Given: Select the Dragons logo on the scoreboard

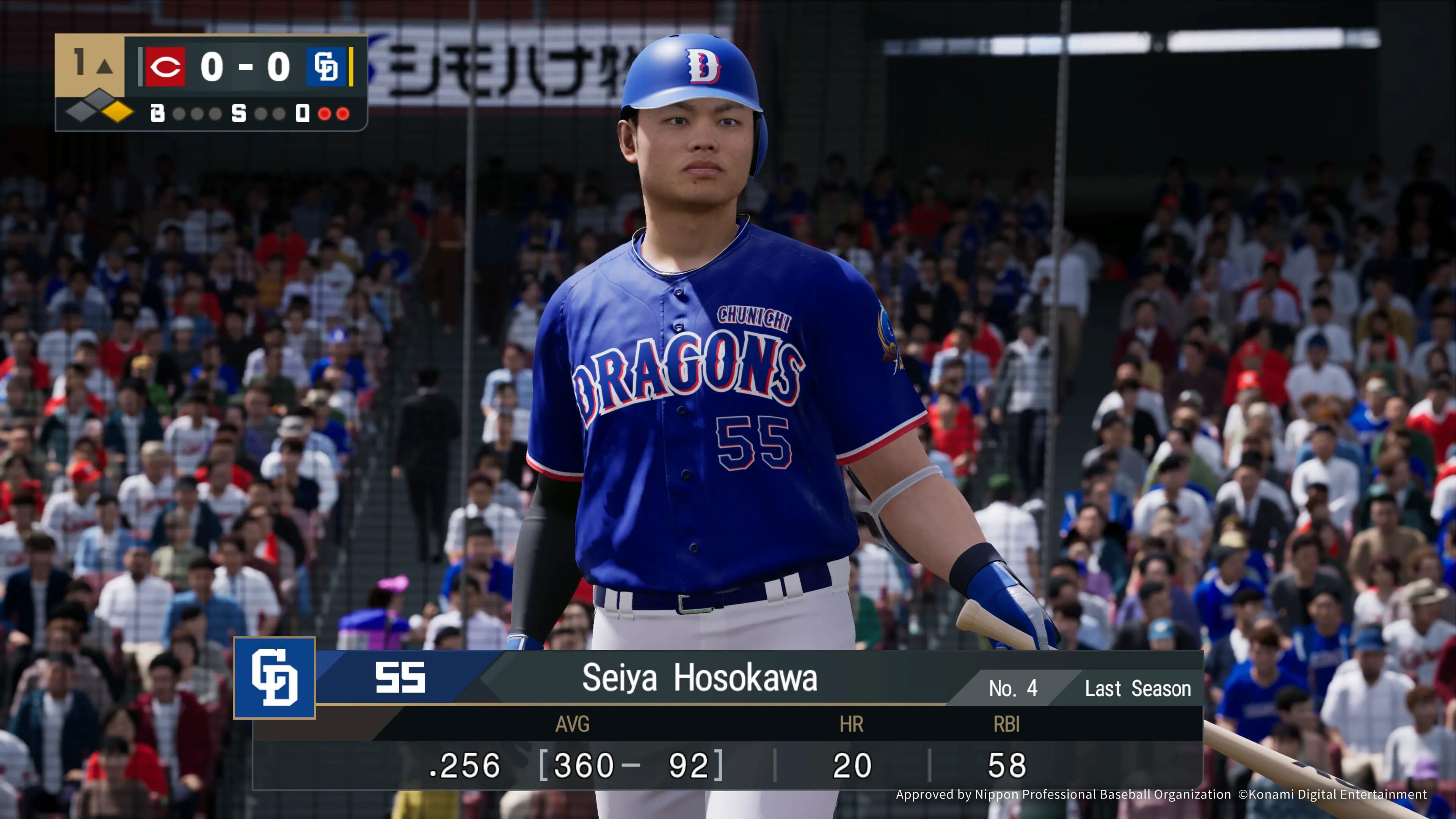Looking at the screenshot, I should [x=326, y=67].
